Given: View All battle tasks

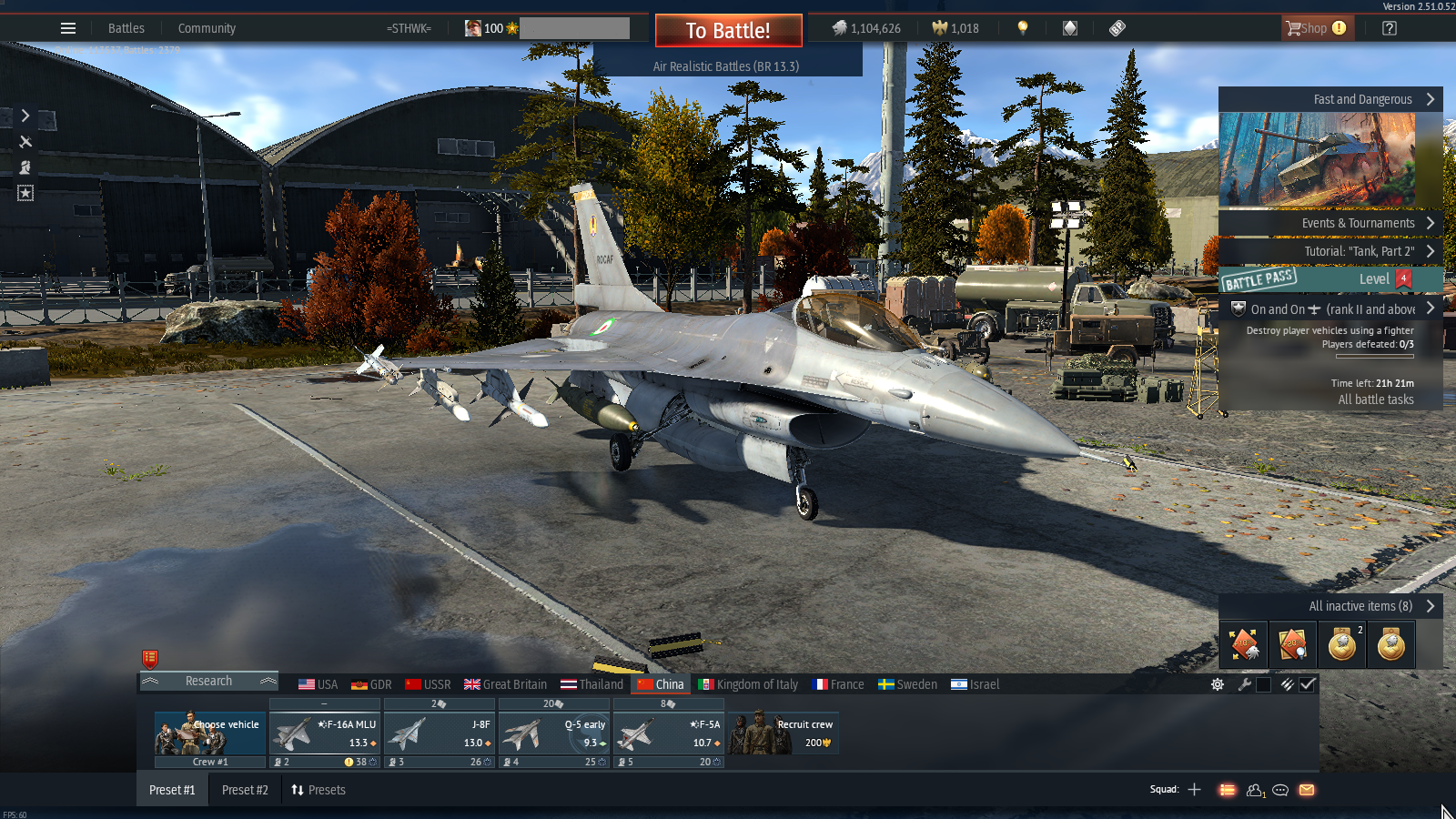Looking at the screenshot, I should [1375, 399].
